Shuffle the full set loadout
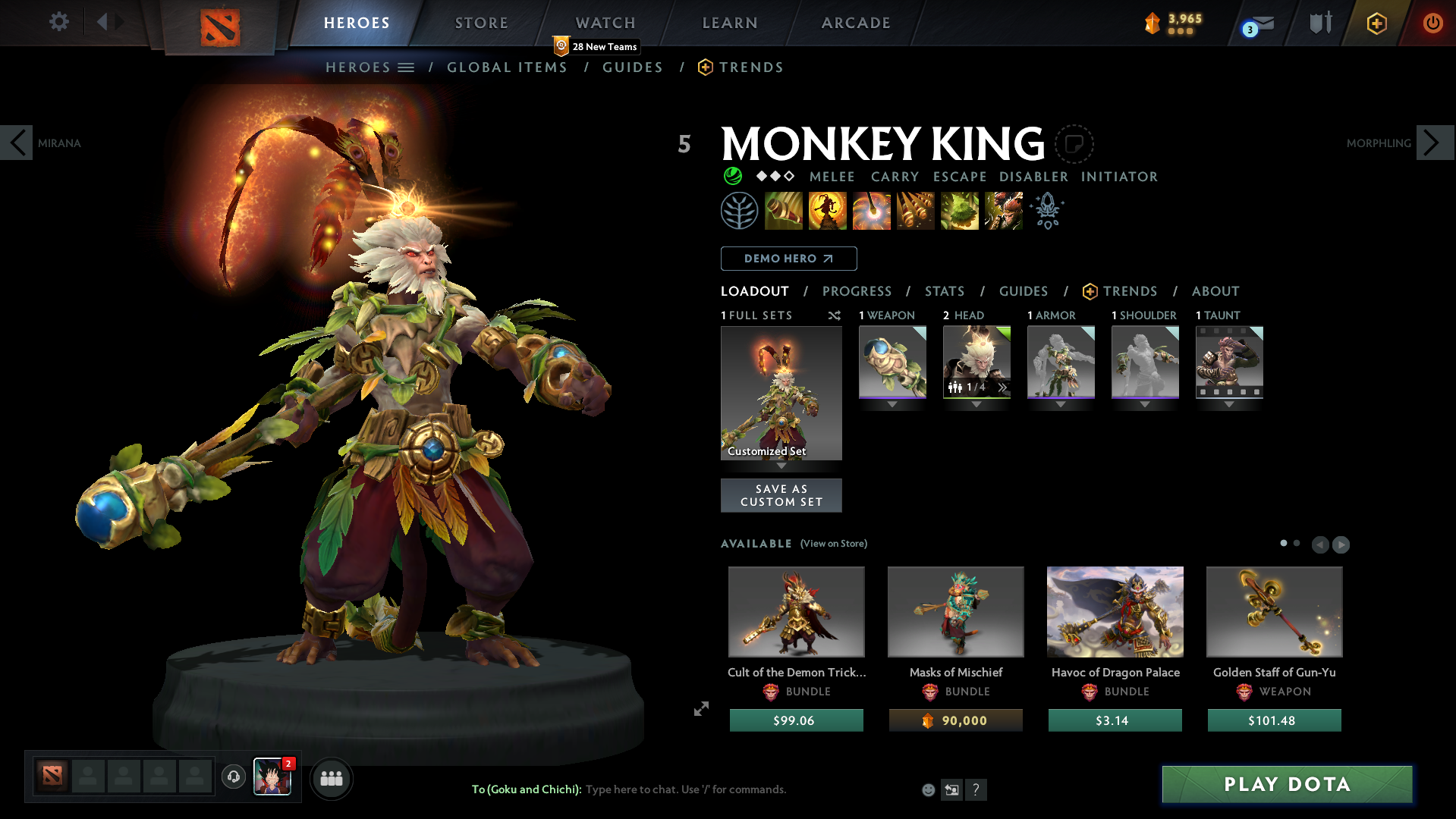The width and height of the screenshot is (1456, 819). (x=834, y=315)
